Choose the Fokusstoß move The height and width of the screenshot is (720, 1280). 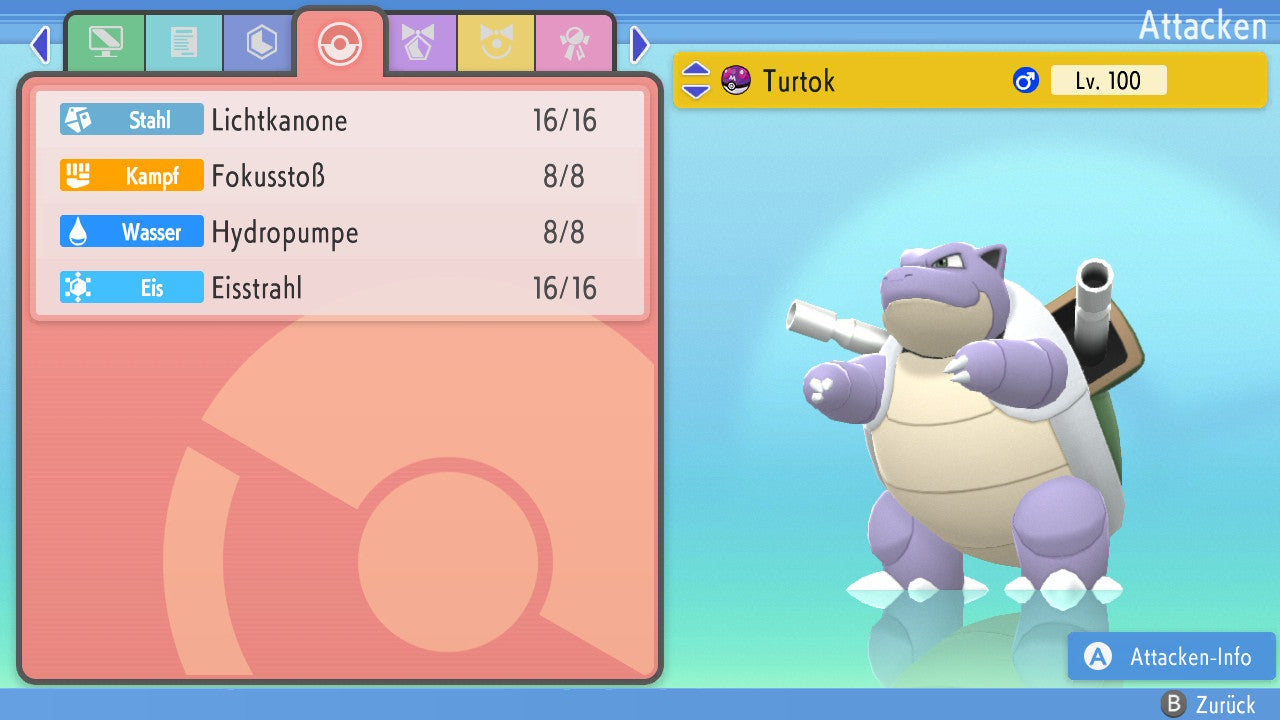pyautogui.click(x=340, y=176)
